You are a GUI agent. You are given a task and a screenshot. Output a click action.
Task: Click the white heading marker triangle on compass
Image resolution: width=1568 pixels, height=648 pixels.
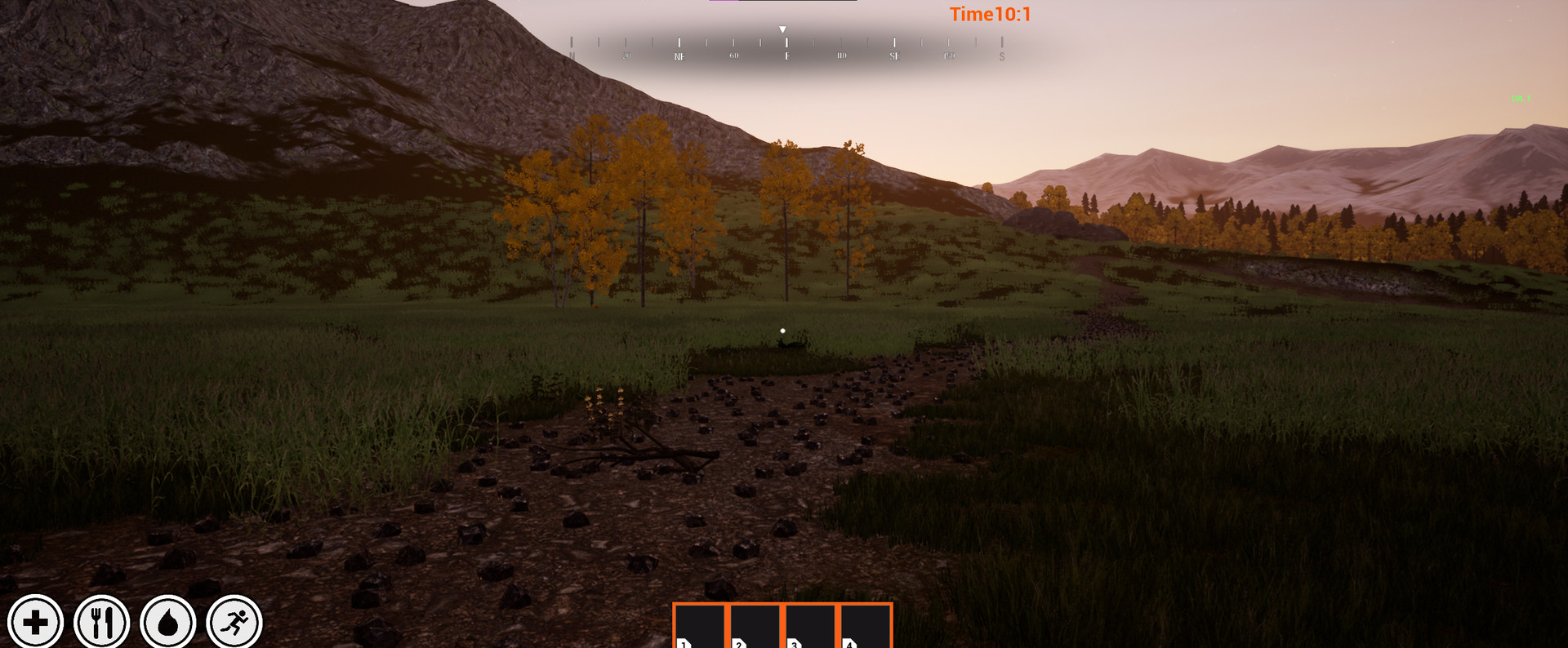782,29
